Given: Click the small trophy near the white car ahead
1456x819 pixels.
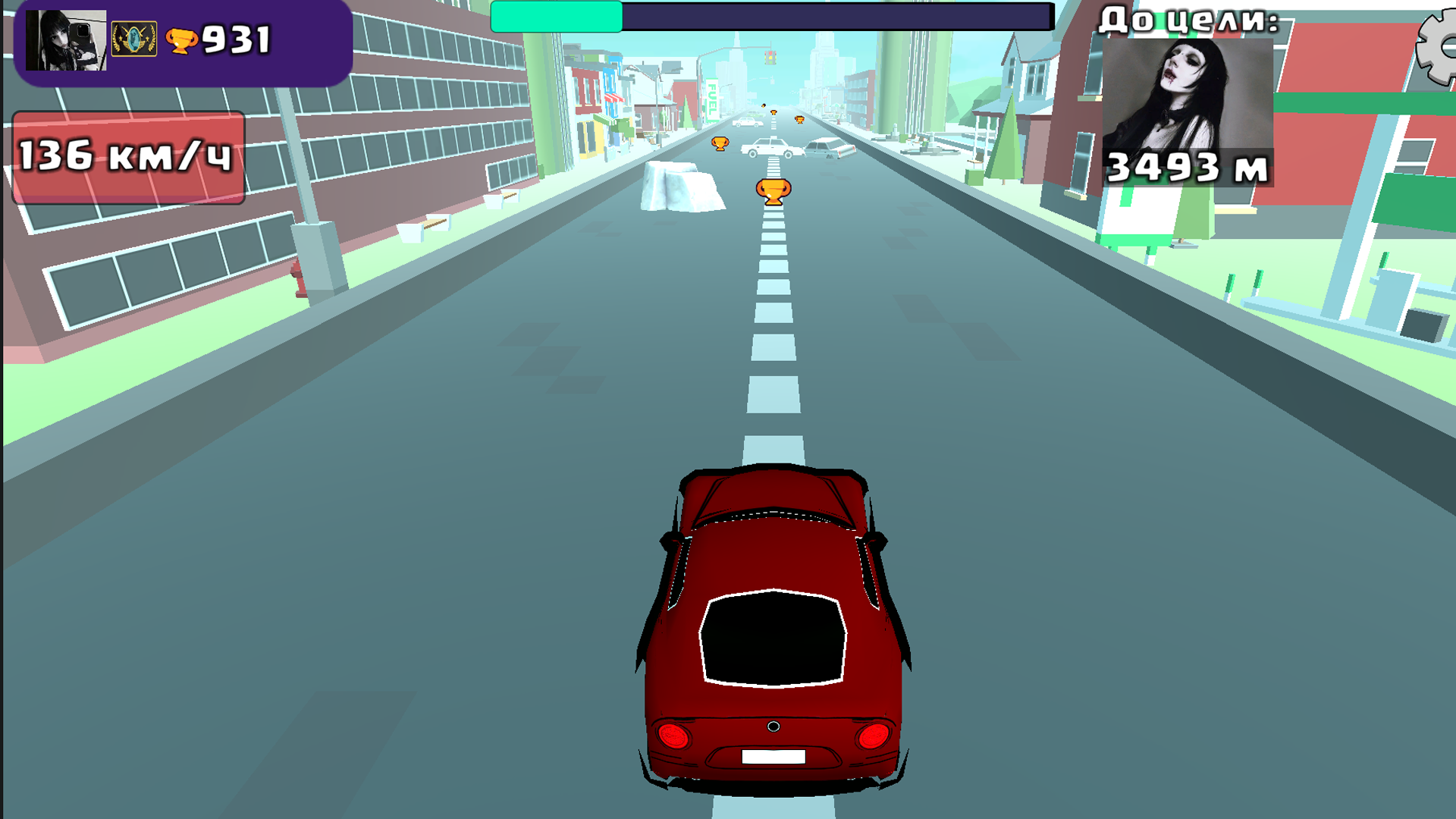Looking at the screenshot, I should 720,143.
